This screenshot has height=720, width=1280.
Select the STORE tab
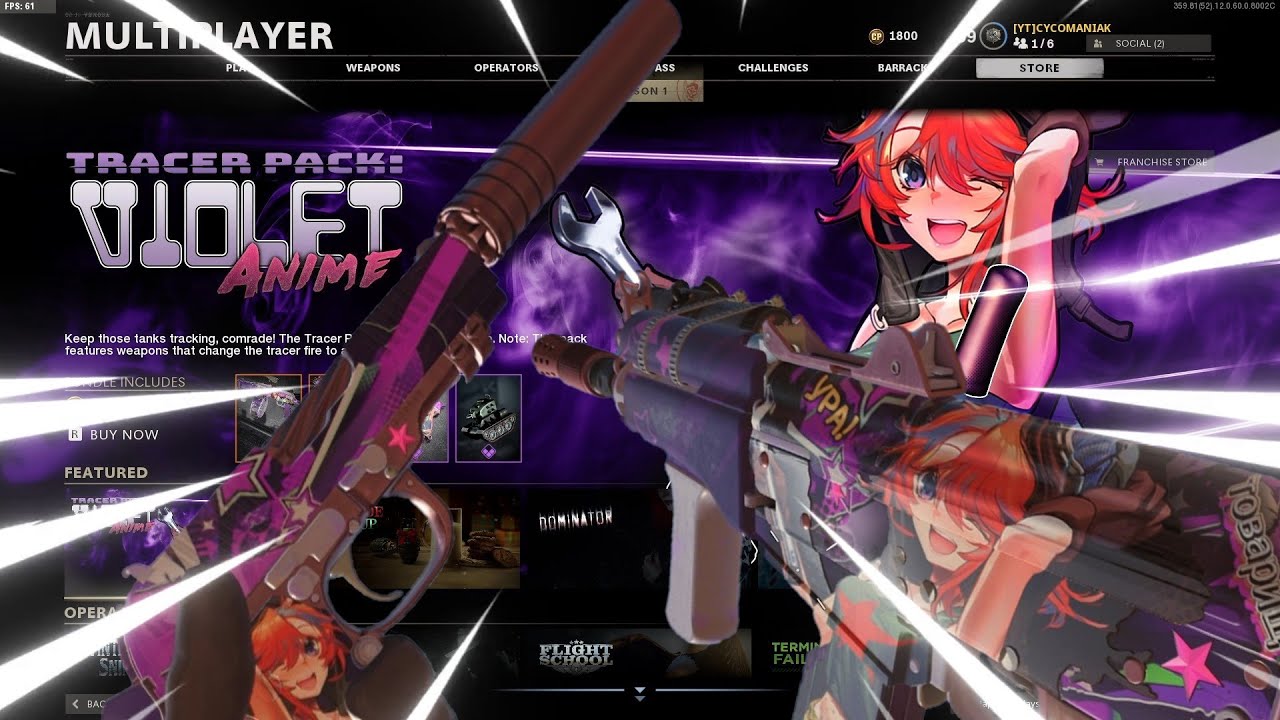[1039, 67]
